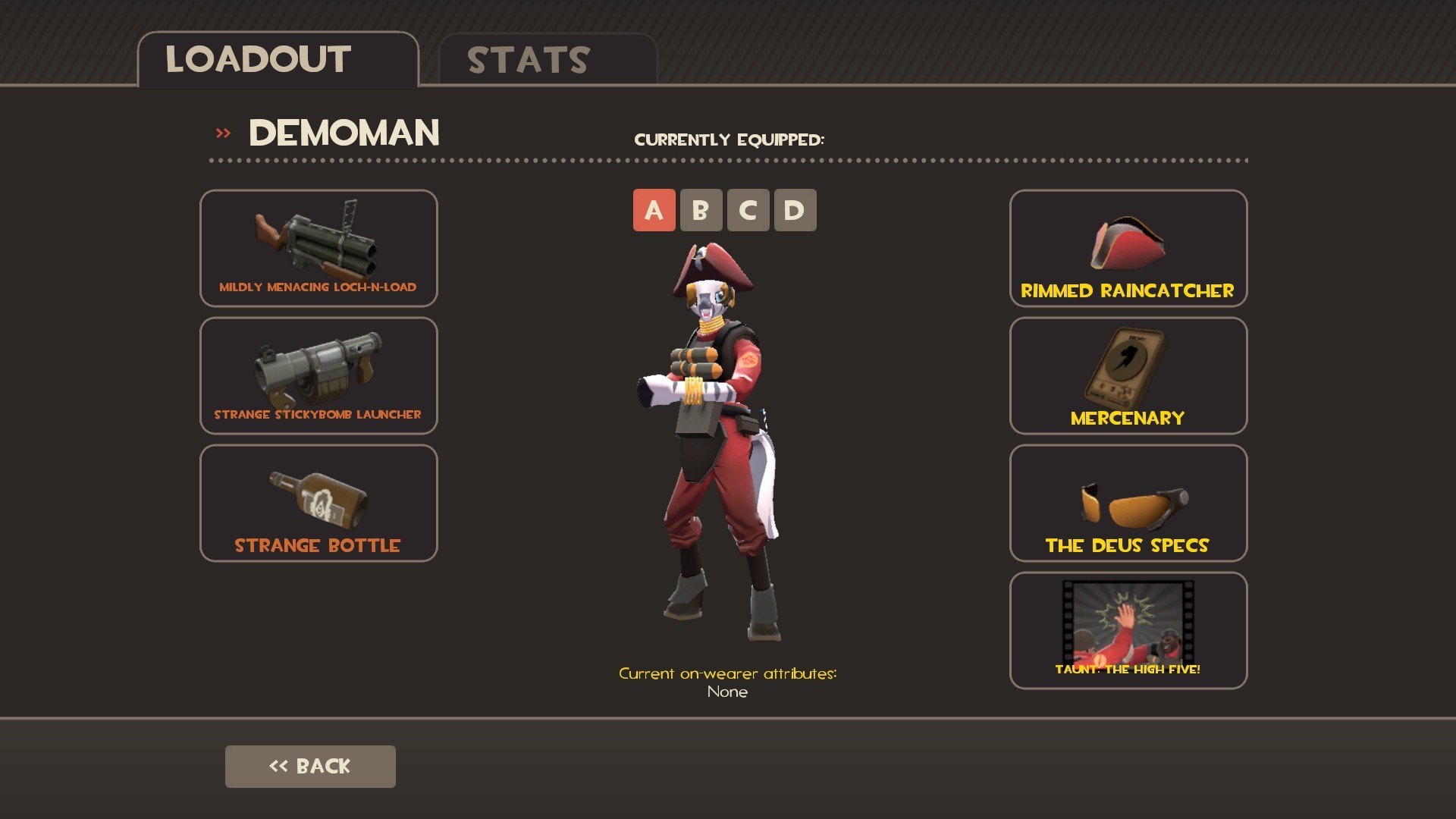The image size is (1456, 819).
Task: Open the High Five taunt slot
Action: 1128,630
